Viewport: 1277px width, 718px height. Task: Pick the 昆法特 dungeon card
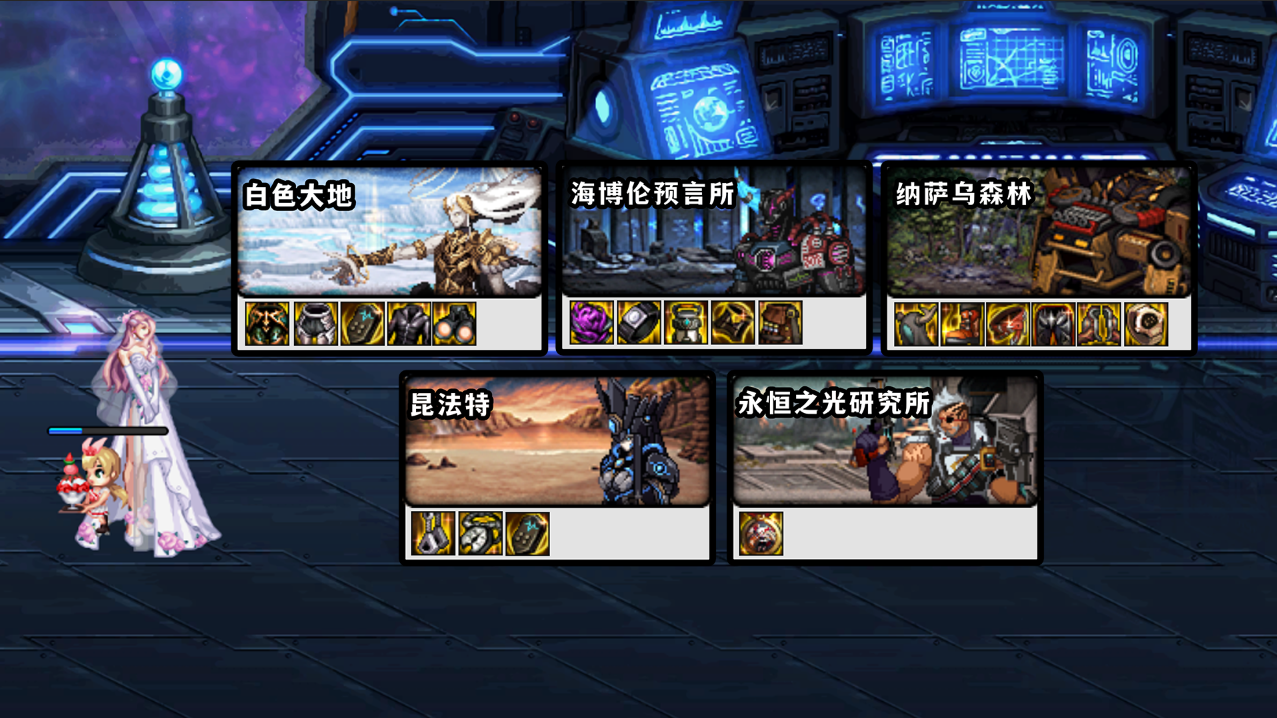pos(557,442)
